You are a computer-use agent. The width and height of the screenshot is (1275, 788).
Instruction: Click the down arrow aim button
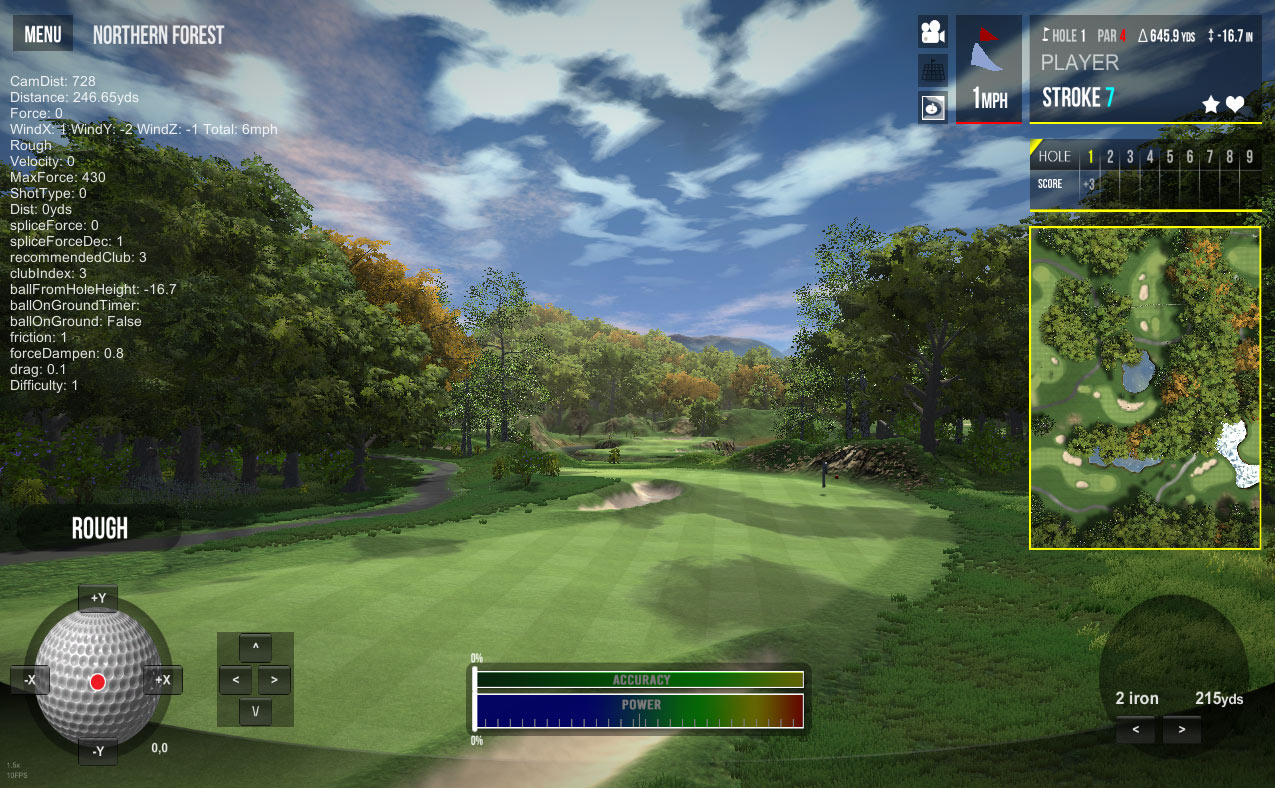(x=256, y=711)
